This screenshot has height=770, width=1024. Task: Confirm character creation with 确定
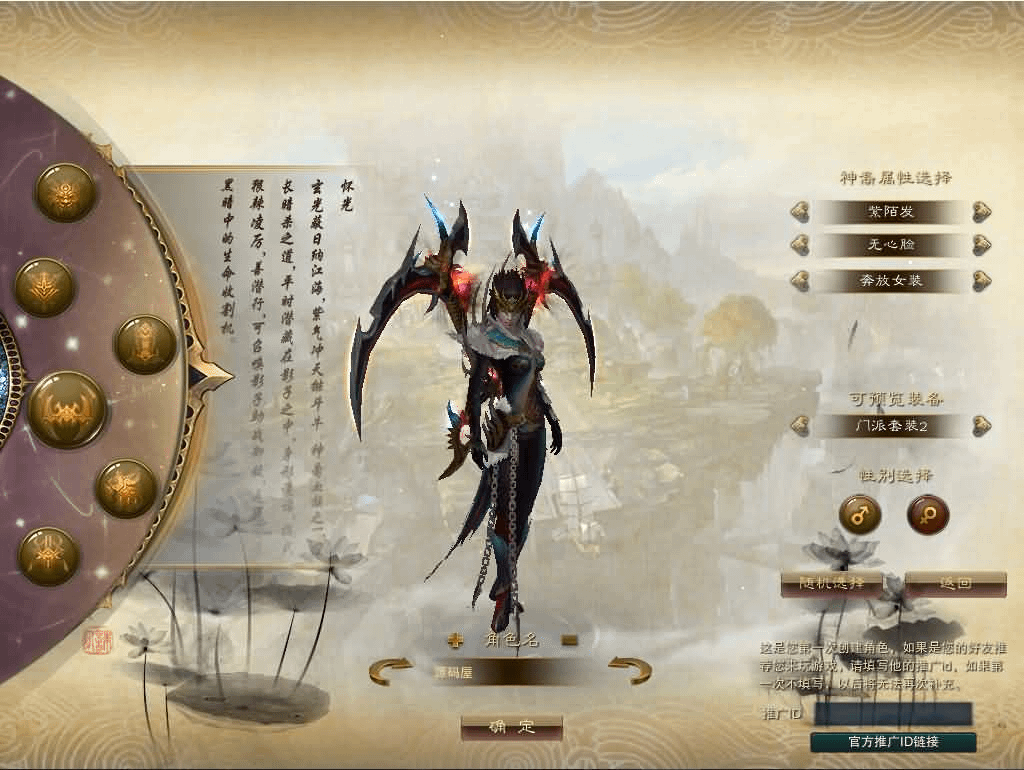(511, 728)
